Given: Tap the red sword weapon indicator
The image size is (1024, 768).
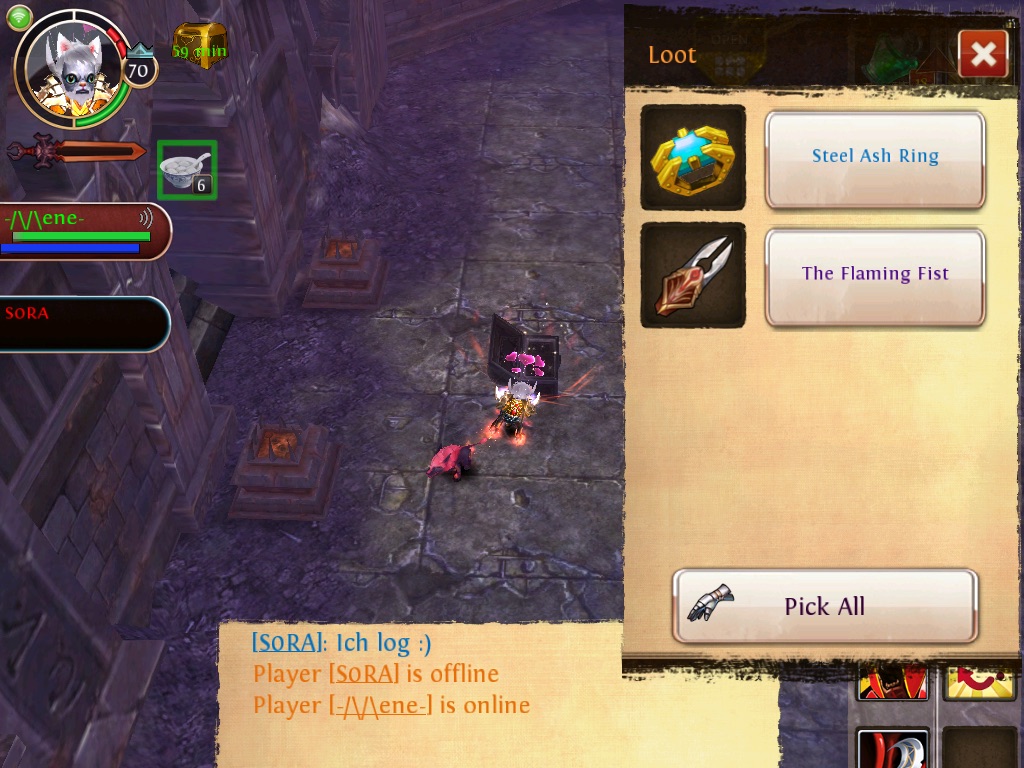Looking at the screenshot, I should coord(76,152).
